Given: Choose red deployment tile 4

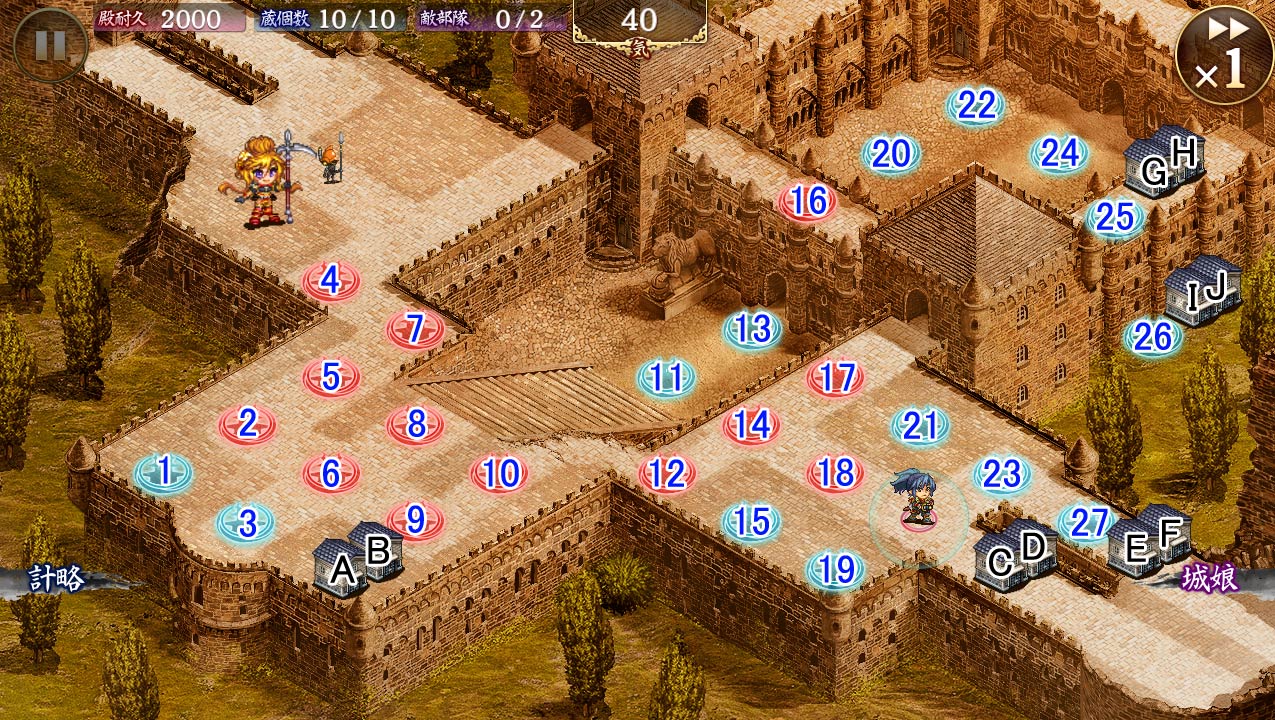Looking at the screenshot, I should coord(331,282).
